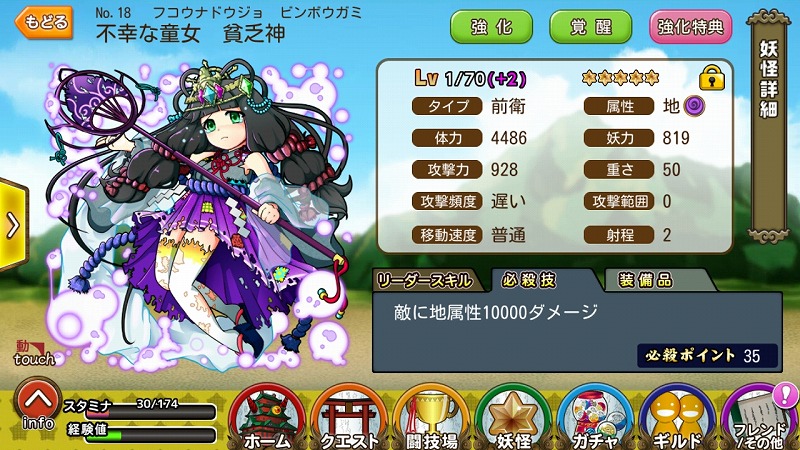Switch to the リーダースキル tab

[x=426, y=279]
